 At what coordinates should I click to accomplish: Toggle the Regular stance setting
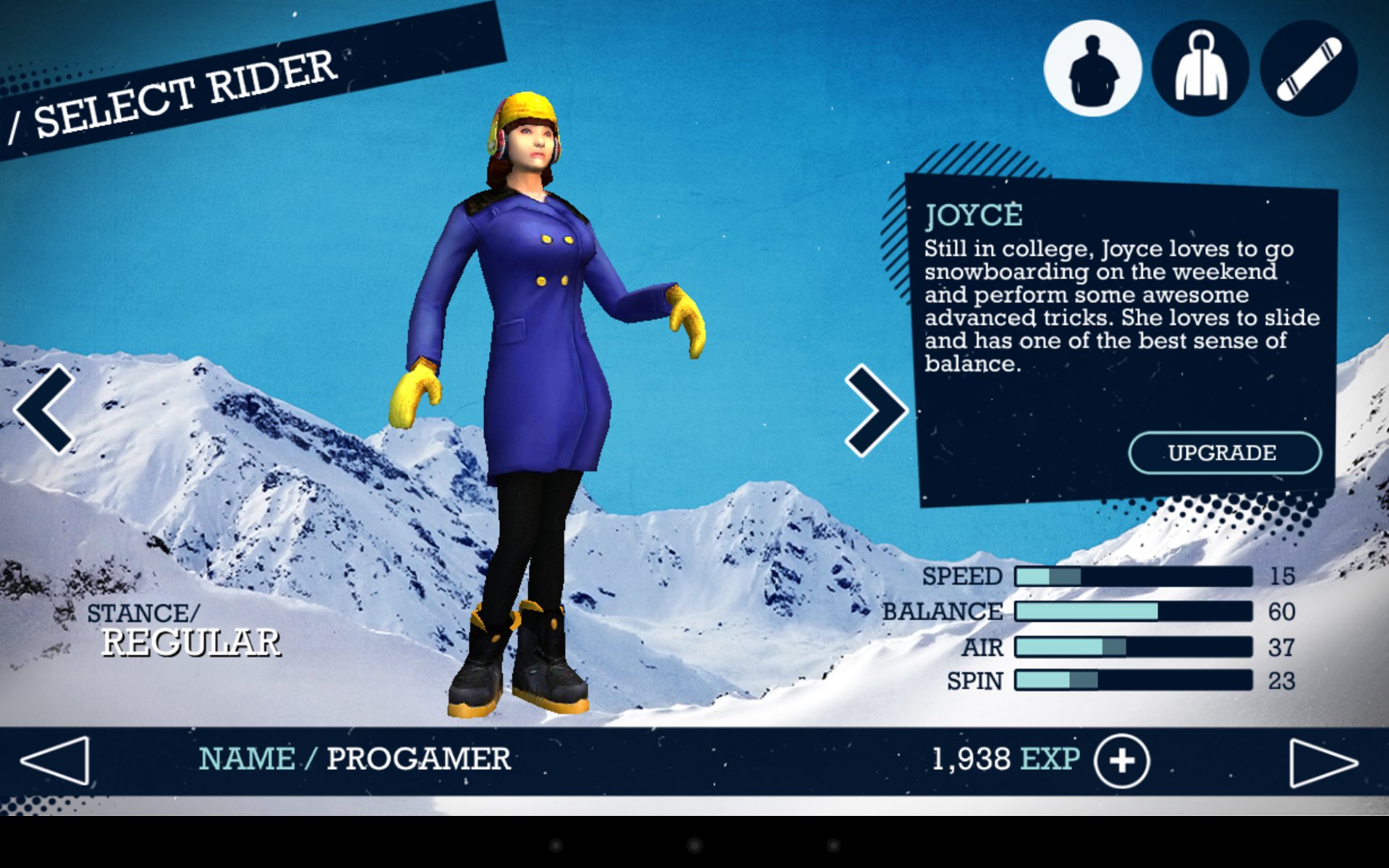(190, 642)
